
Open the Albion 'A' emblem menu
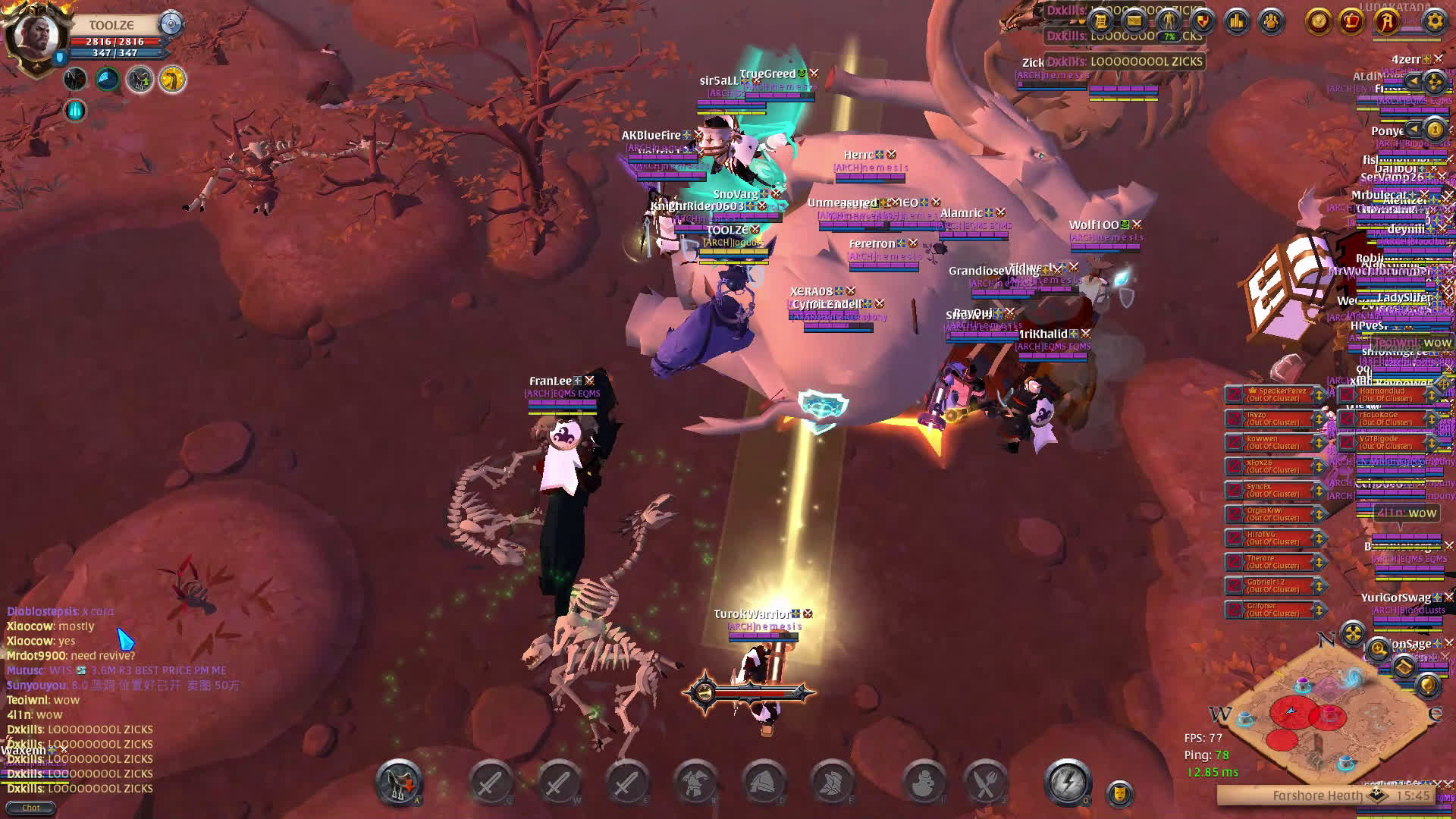1387,21
